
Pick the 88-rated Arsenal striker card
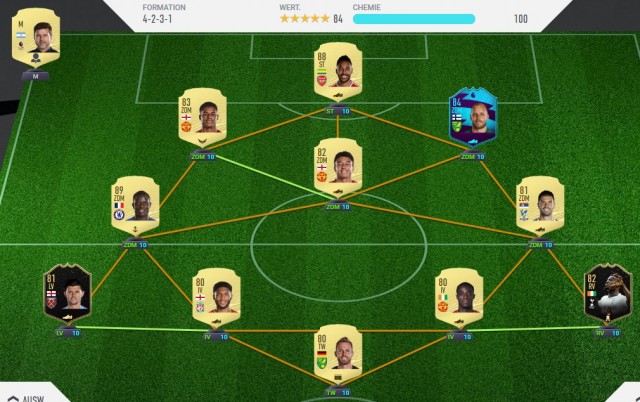pos(336,73)
